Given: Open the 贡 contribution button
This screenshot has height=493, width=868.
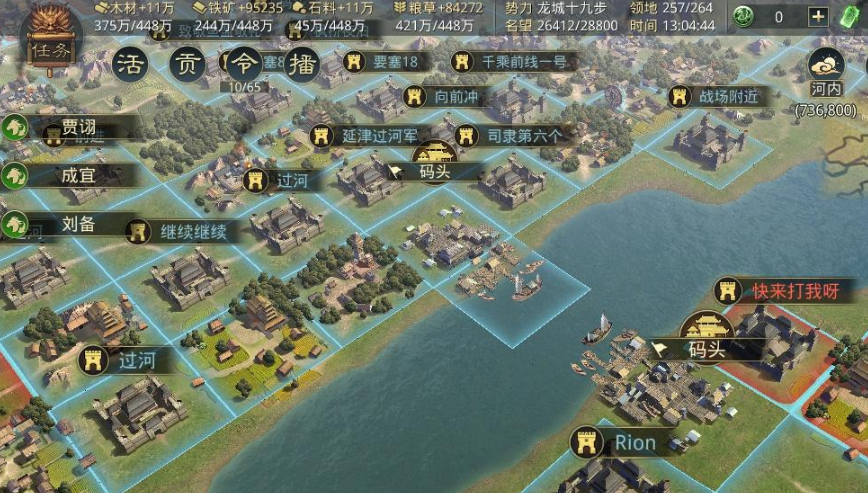Looking at the screenshot, I should pos(185,65).
